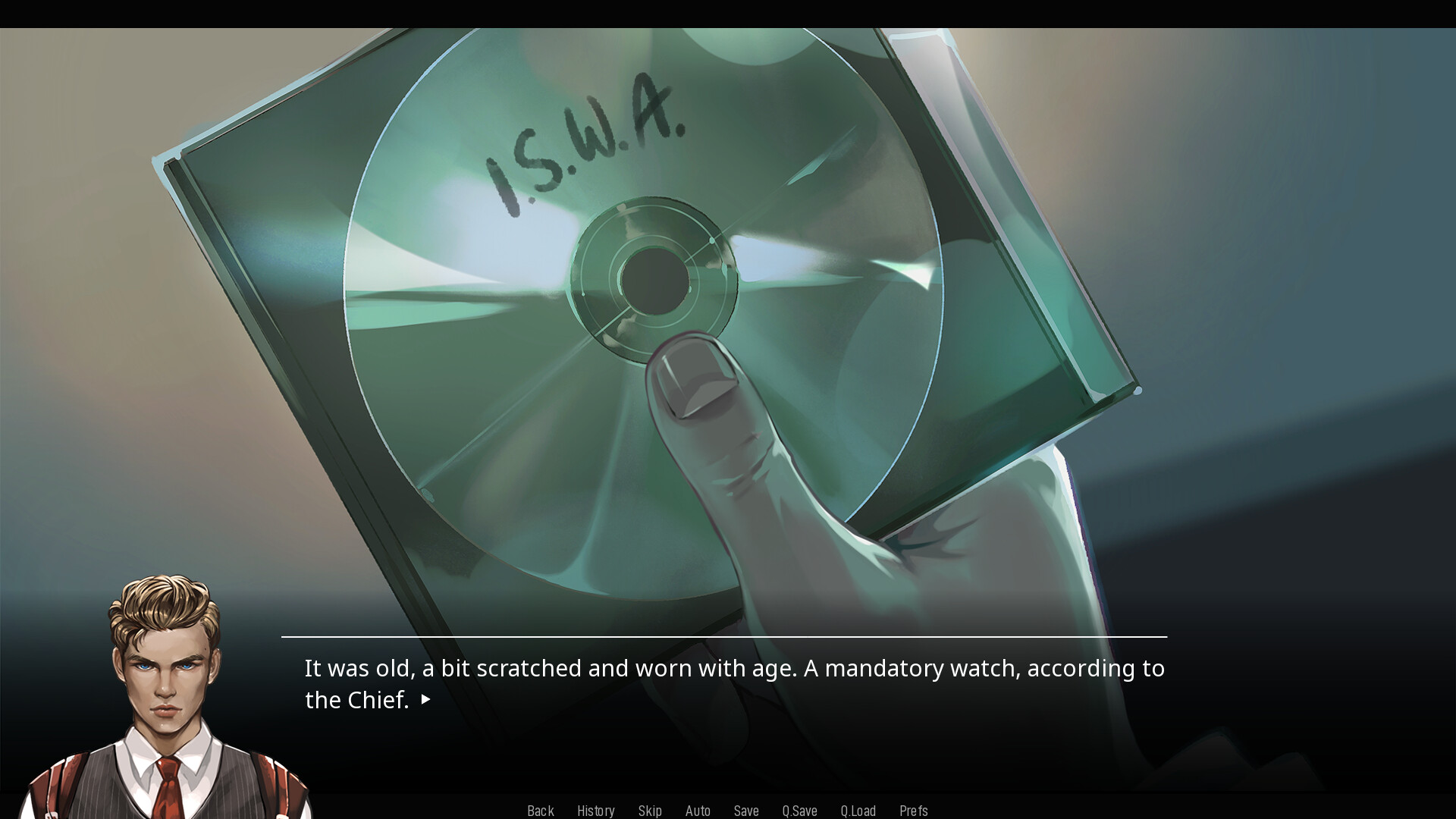Open the Save screen
The image size is (1456, 819).
pyautogui.click(x=746, y=810)
